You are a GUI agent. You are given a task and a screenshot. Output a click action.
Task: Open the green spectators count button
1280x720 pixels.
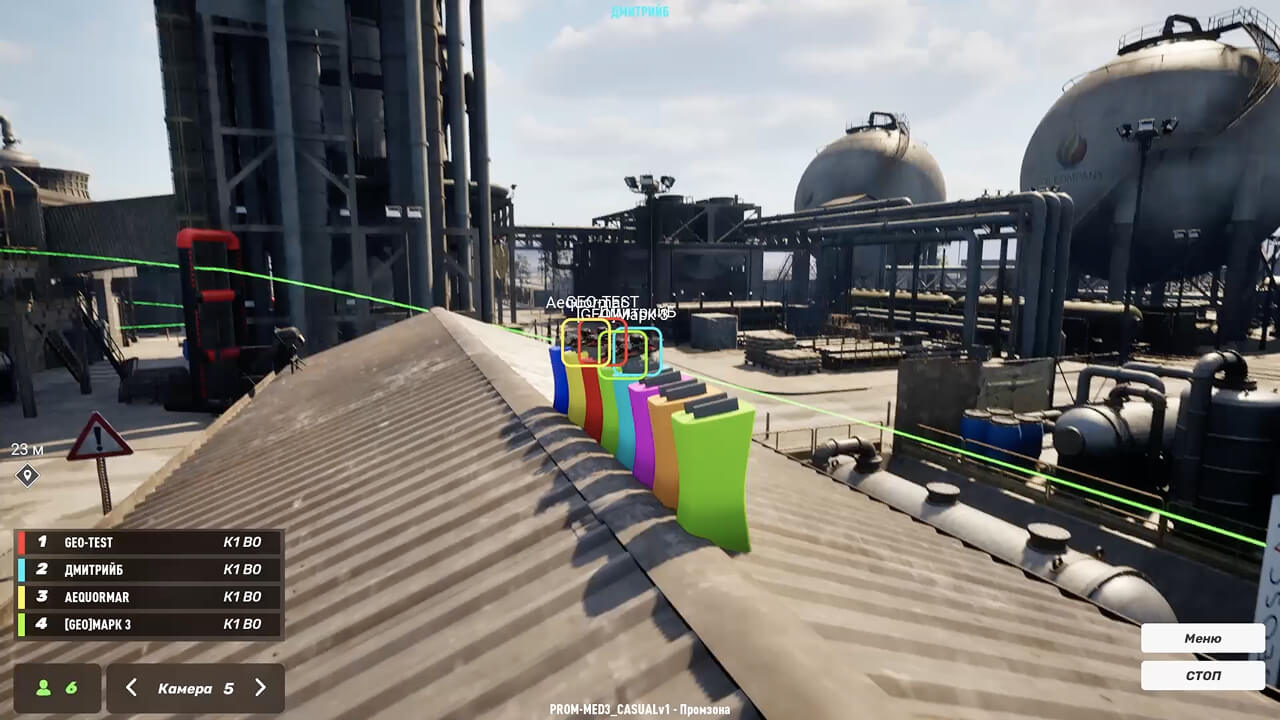coord(57,688)
